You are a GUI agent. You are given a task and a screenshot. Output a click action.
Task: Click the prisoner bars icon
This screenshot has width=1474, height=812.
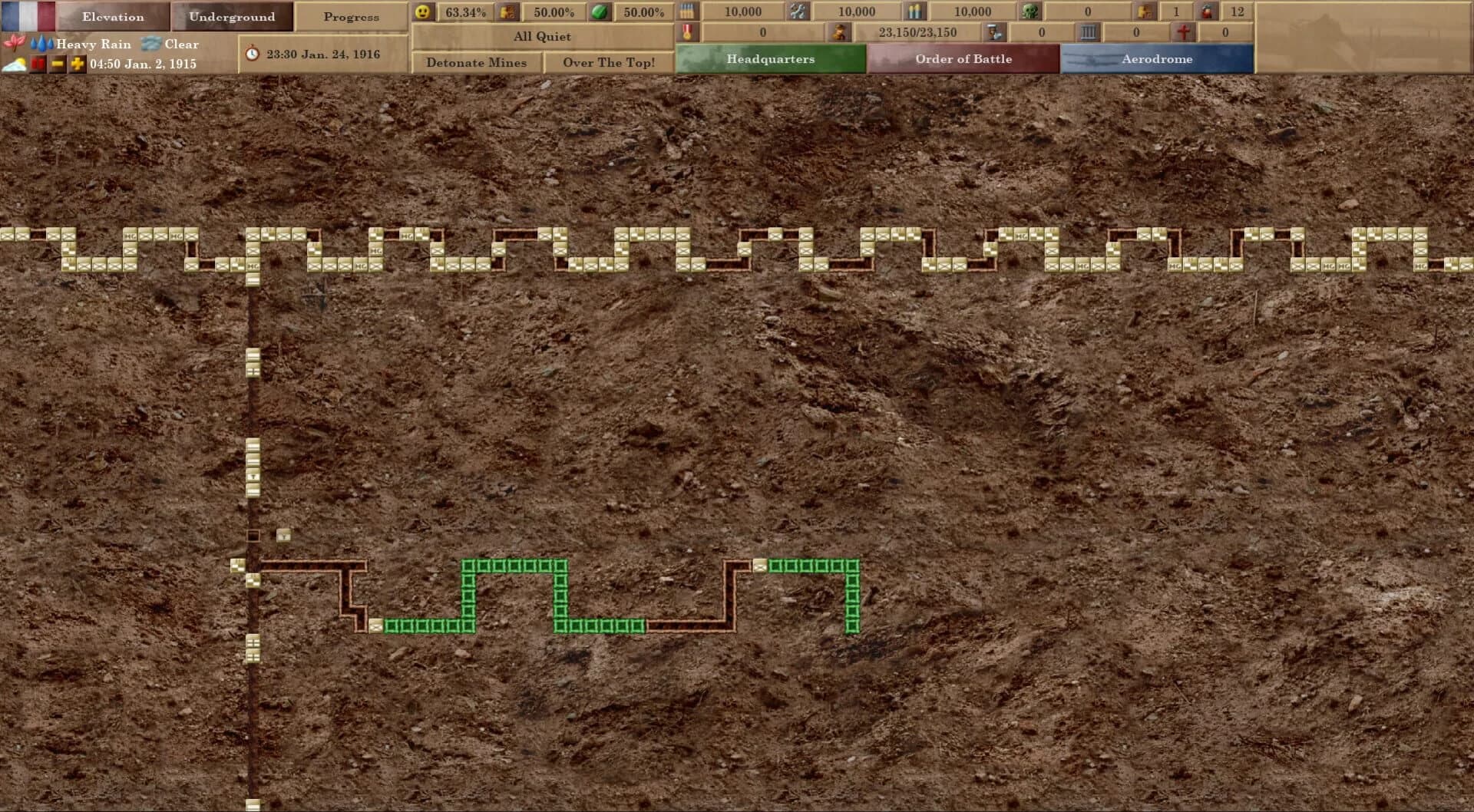tap(1089, 33)
